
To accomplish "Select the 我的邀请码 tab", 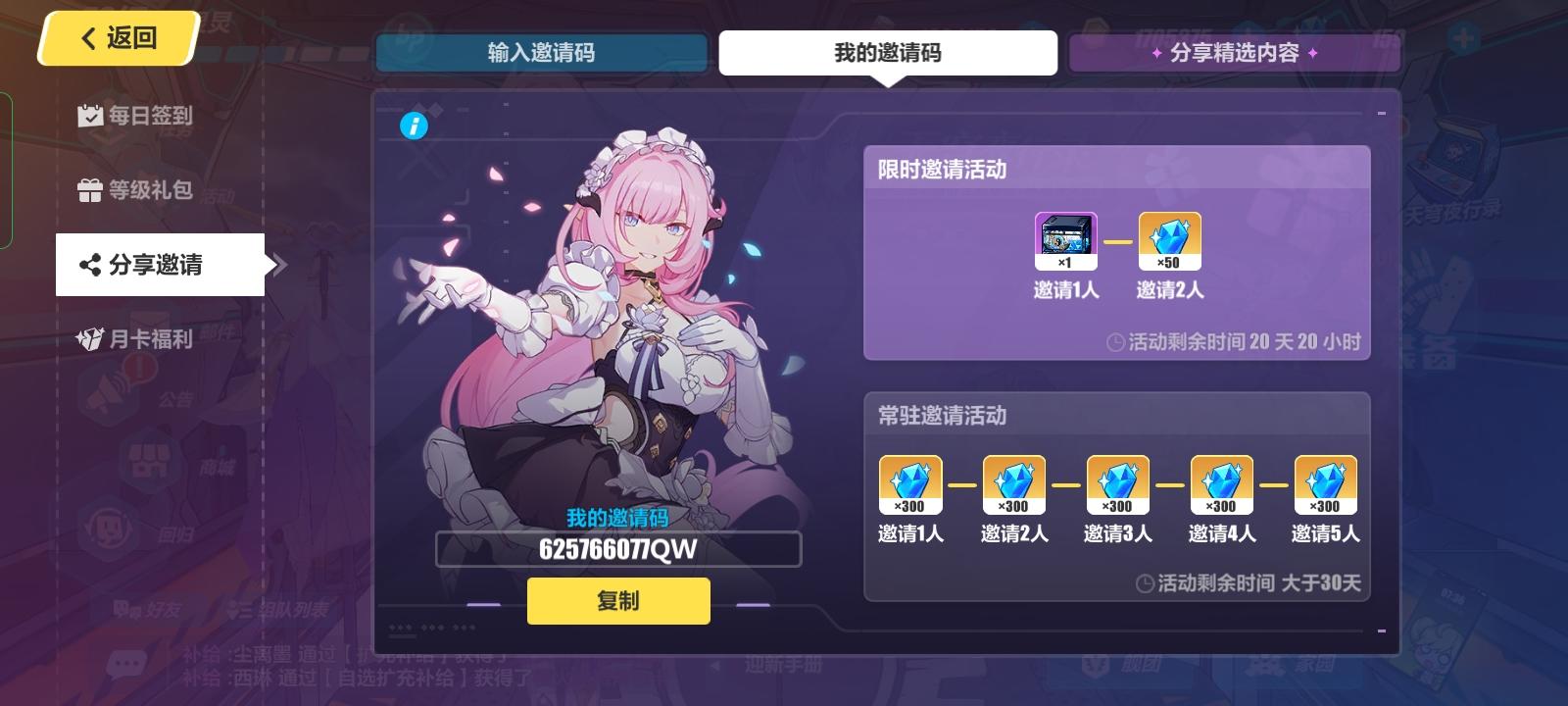I will [x=887, y=53].
